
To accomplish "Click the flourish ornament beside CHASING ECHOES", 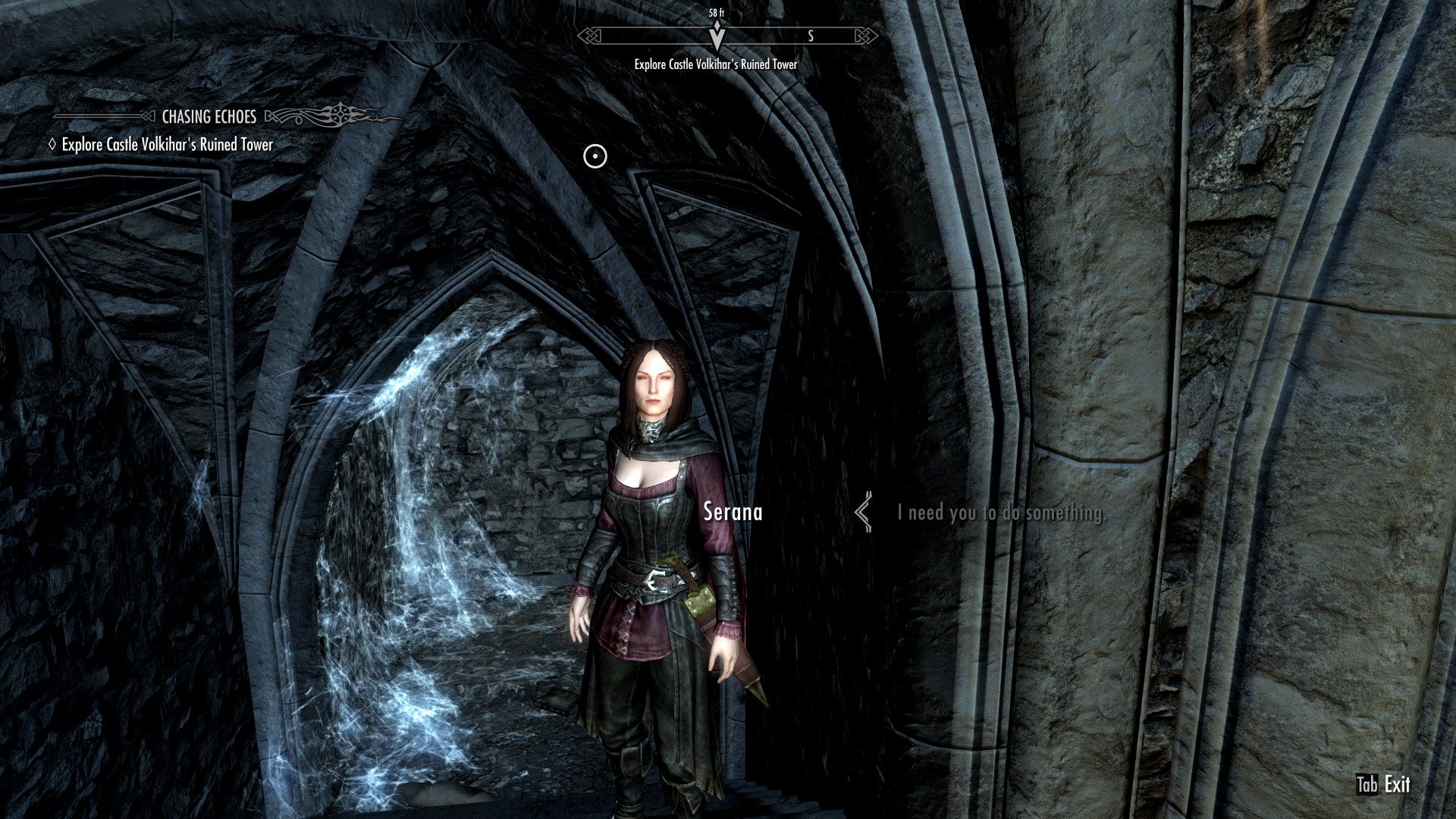I will (318, 114).
